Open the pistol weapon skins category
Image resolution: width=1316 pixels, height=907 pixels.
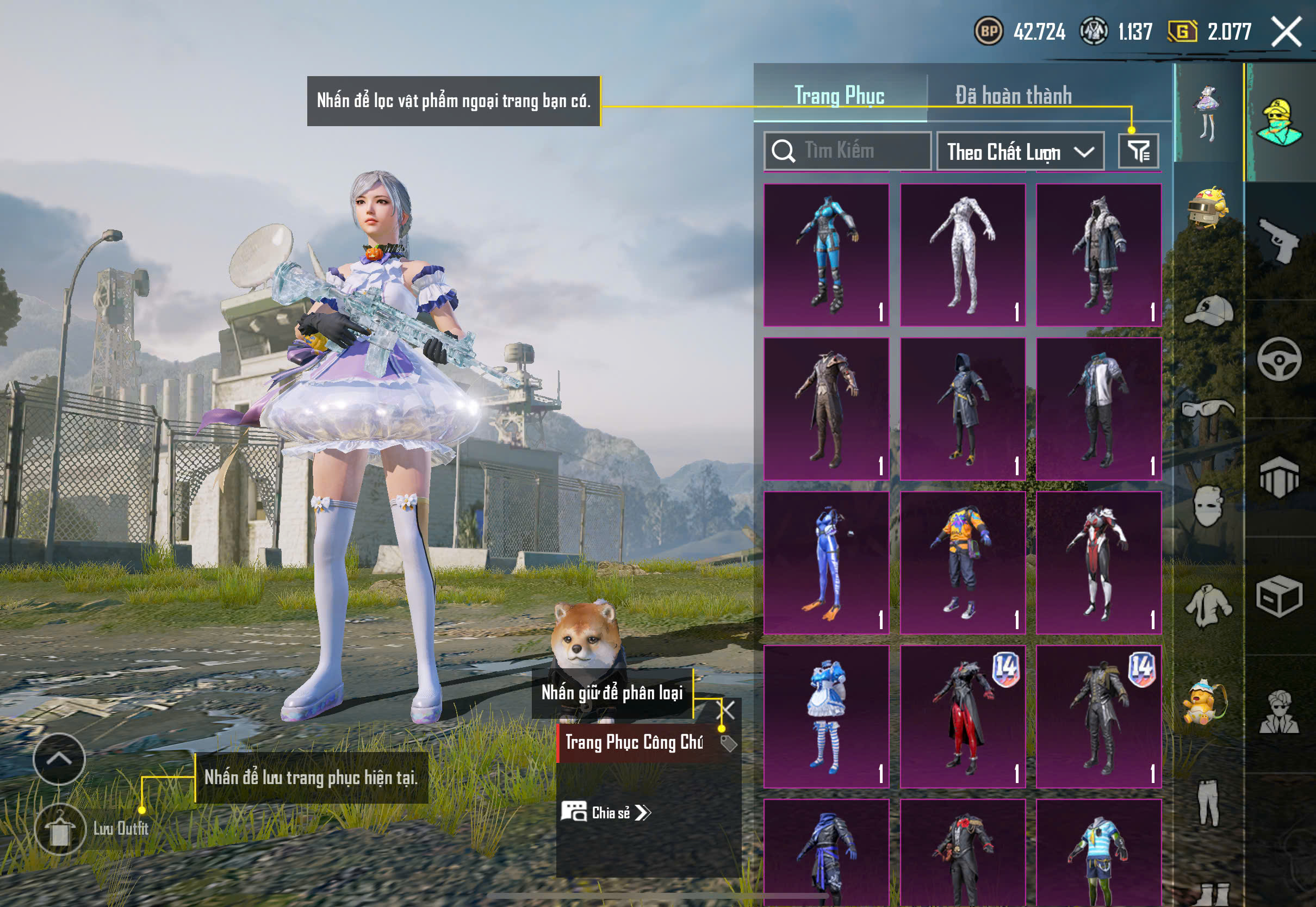(x=1278, y=240)
